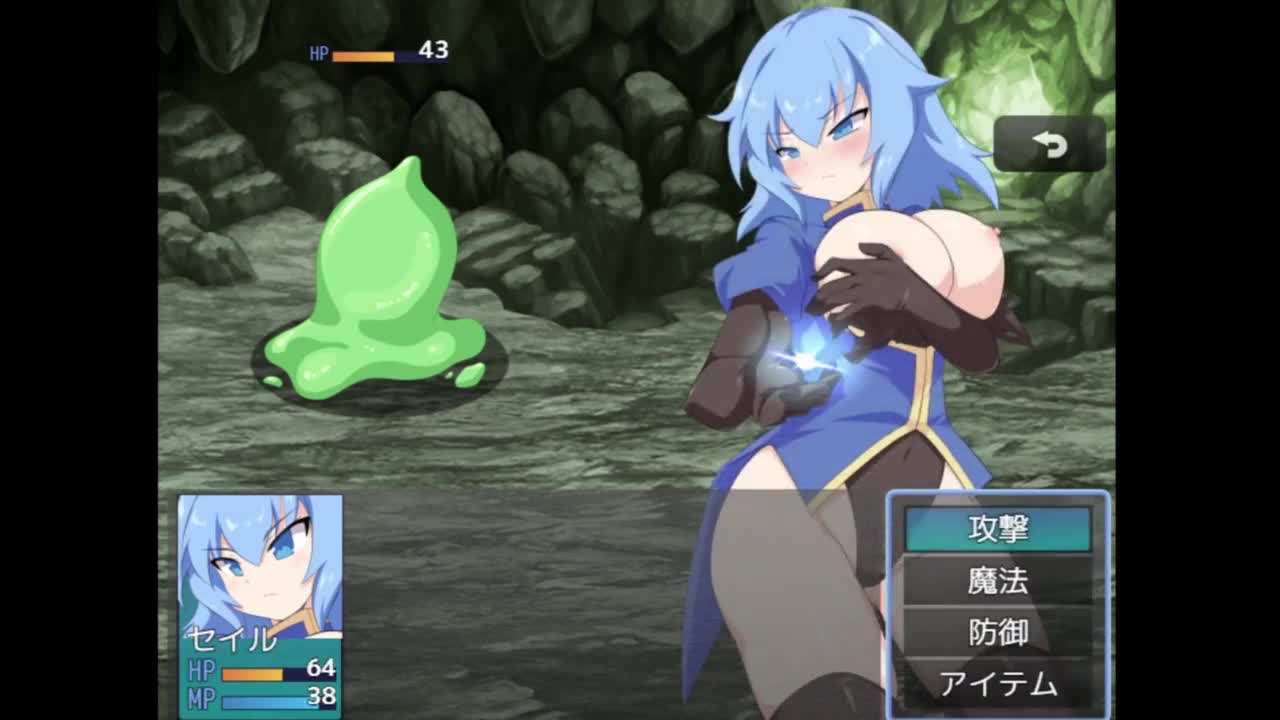Viewport: 1280px width, 720px height.
Task: Select the 攻撃 (Attack) command
Action: [x=997, y=529]
